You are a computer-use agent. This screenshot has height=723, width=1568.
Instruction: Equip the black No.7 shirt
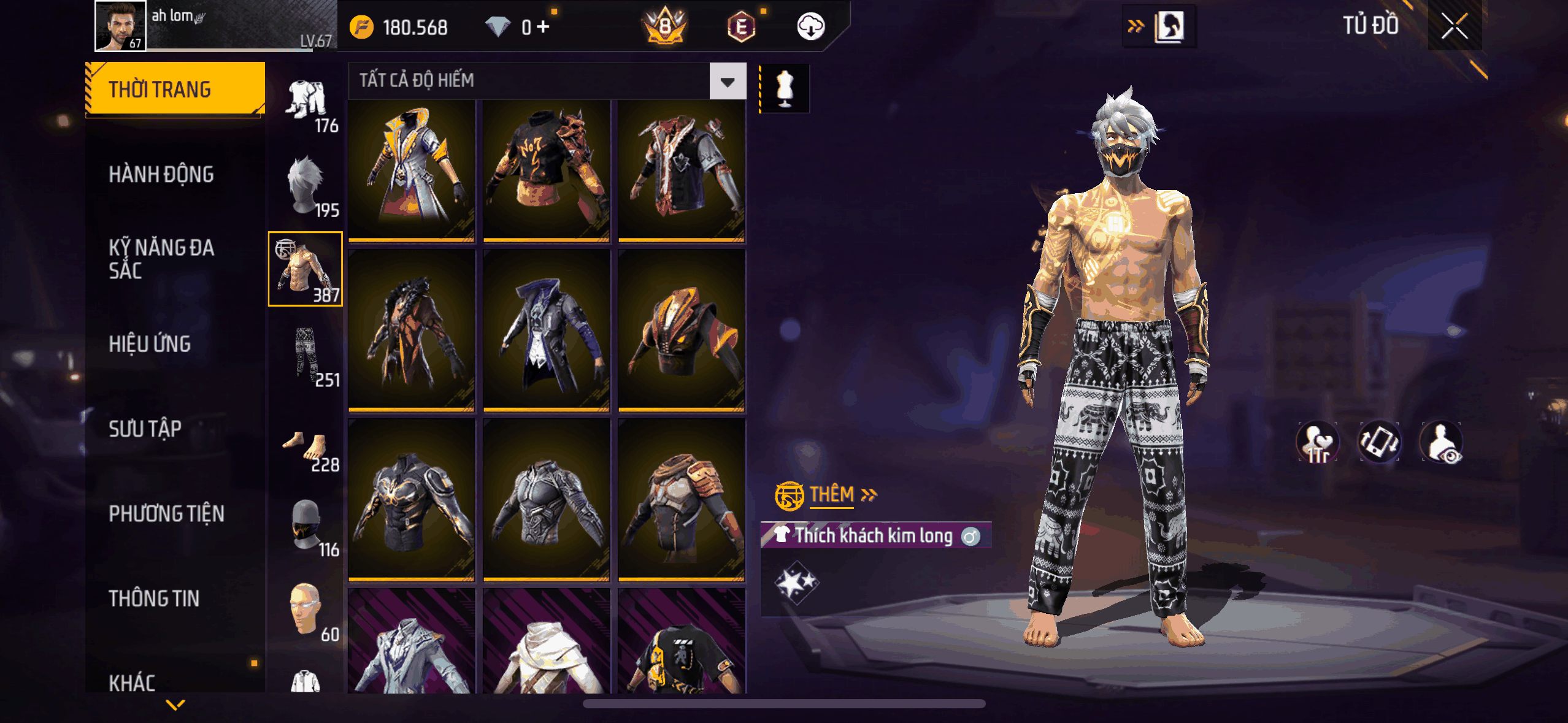[546, 170]
